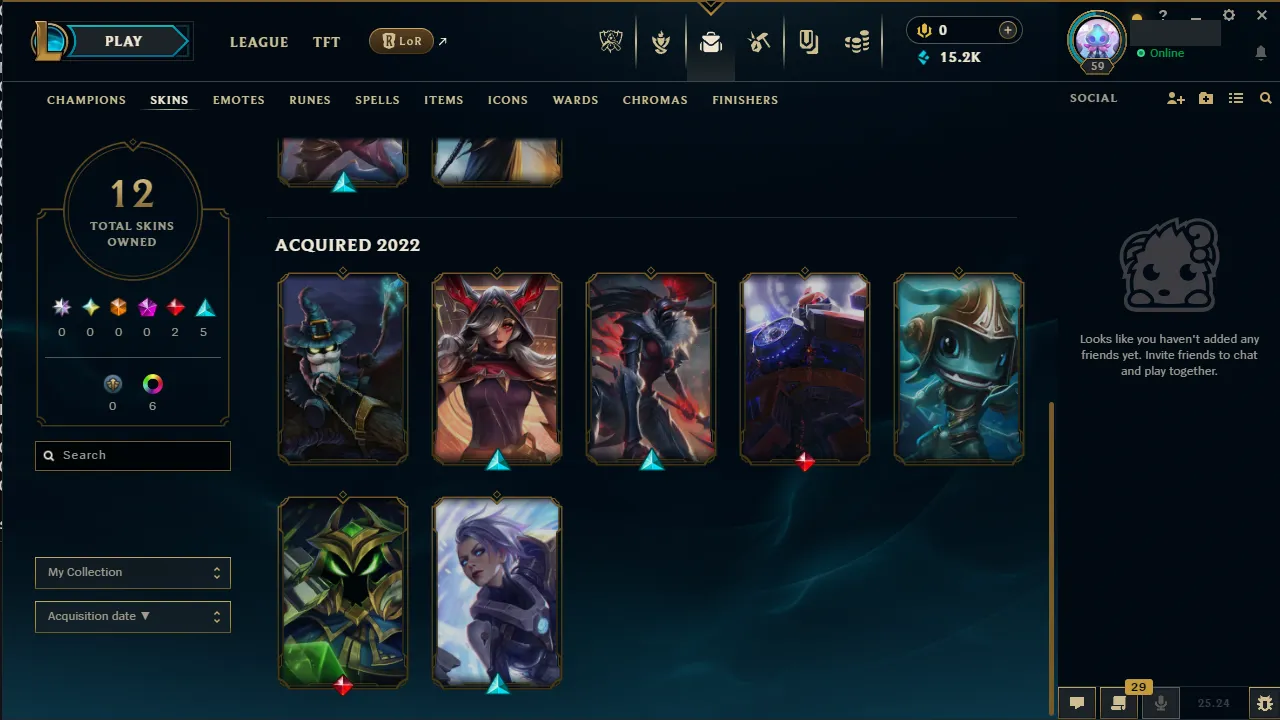Launch LoR via its button
Image resolution: width=1280 pixels, height=720 pixels.
(401, 41)
